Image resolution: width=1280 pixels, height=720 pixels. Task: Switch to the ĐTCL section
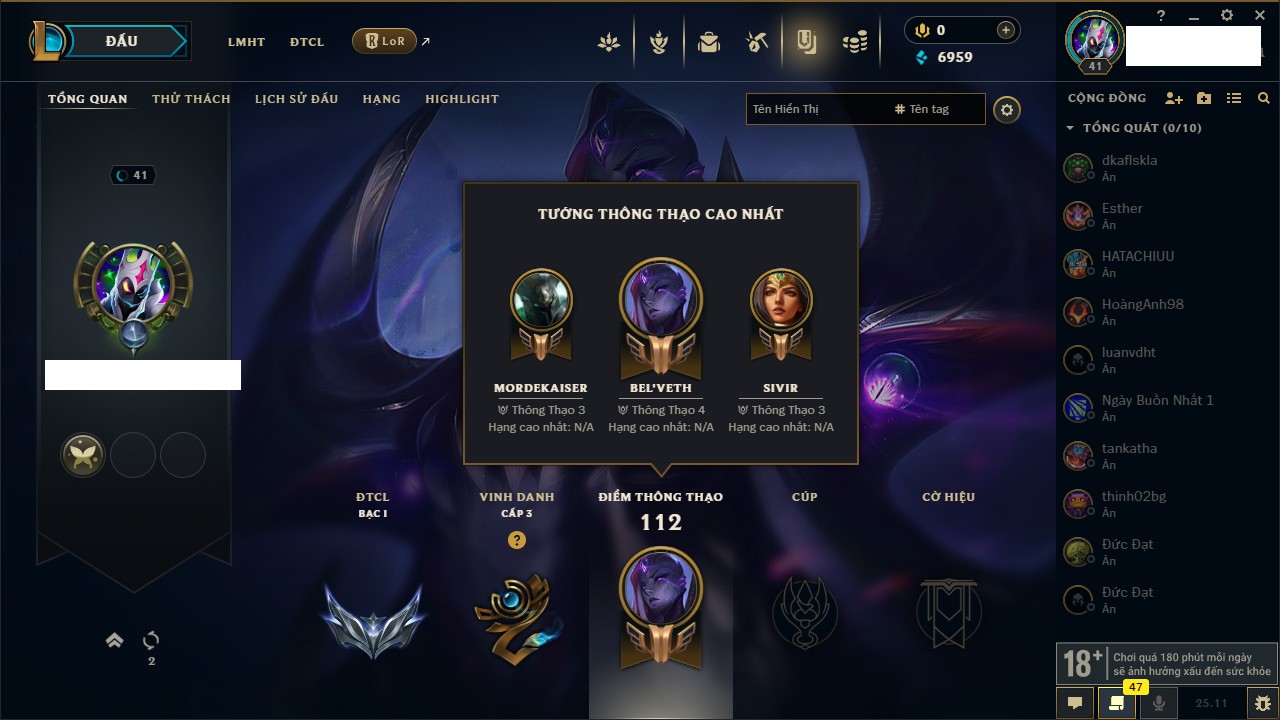click(307, 42)
